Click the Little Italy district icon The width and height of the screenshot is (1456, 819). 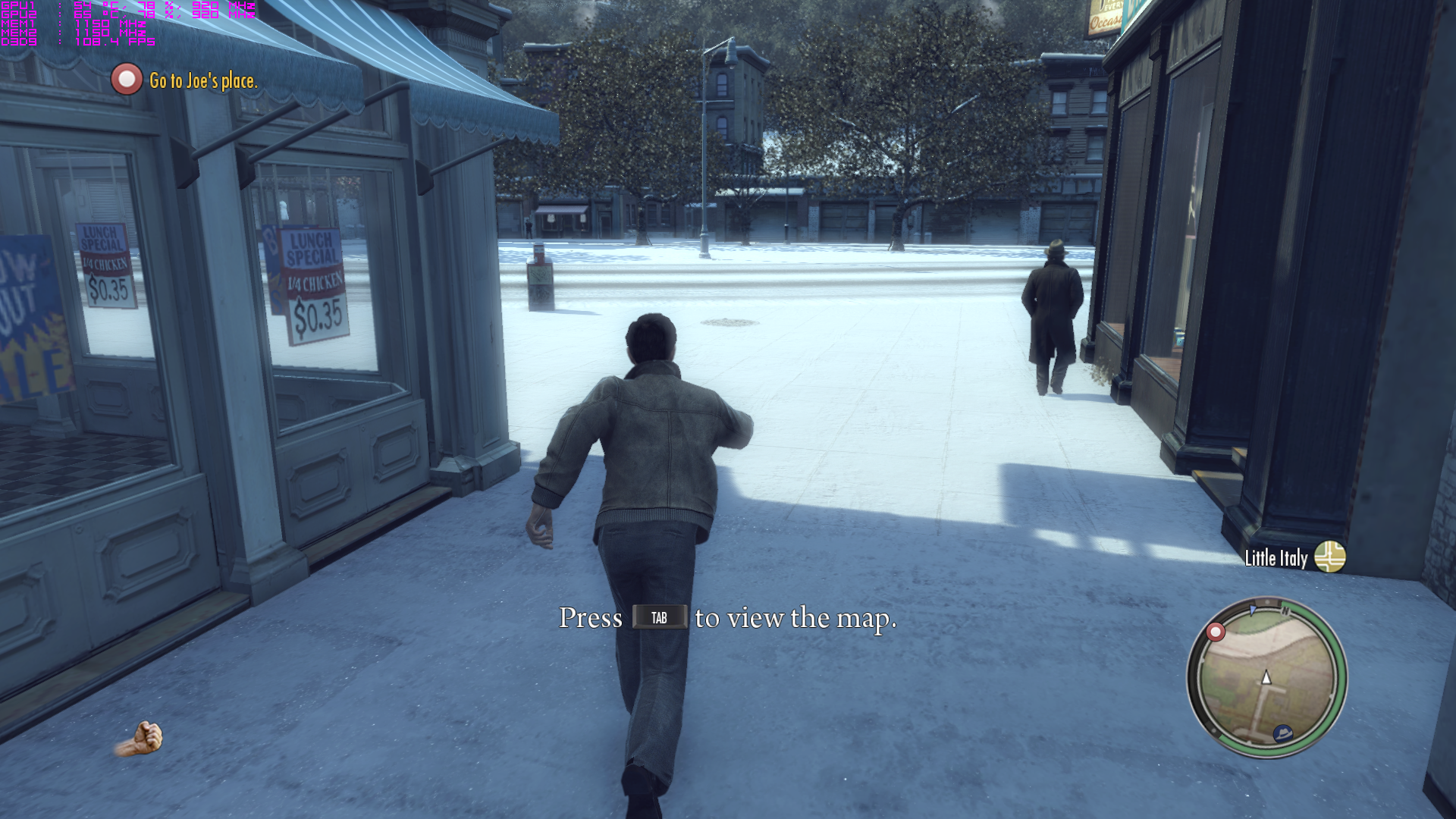click(1329, 557)
